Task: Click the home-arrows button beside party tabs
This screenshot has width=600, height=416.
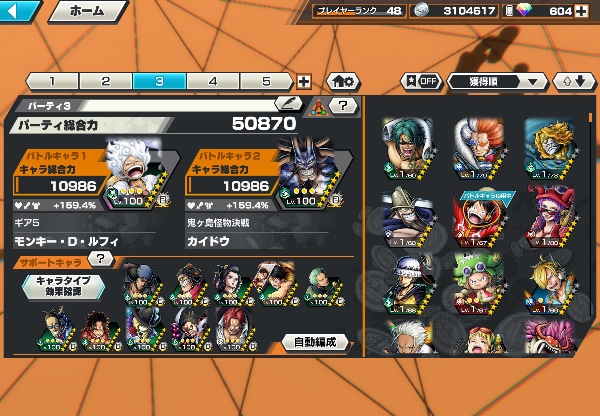Action: pos(344,82)
